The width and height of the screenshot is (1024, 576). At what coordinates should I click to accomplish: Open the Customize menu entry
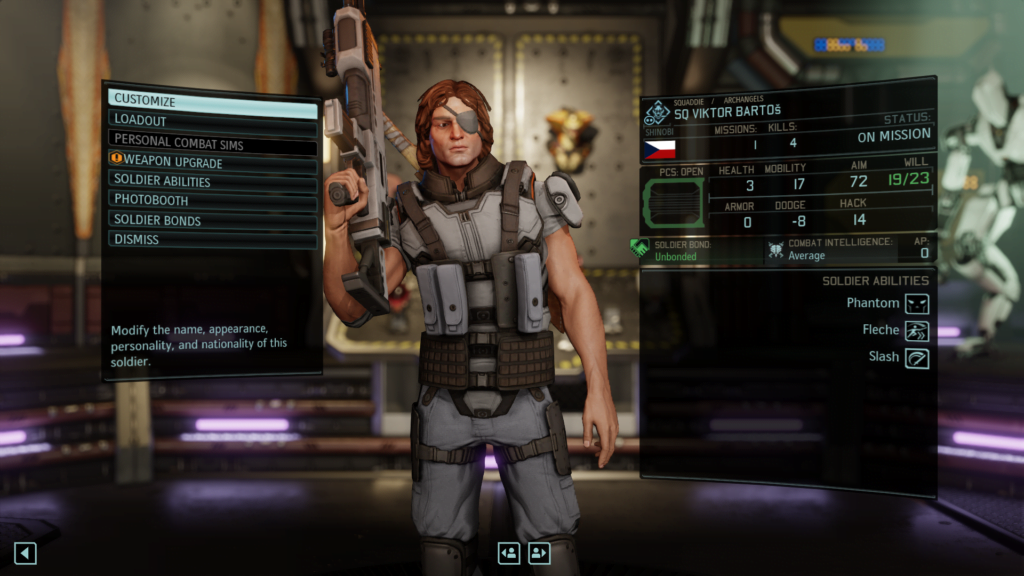(x=212, y=101)
